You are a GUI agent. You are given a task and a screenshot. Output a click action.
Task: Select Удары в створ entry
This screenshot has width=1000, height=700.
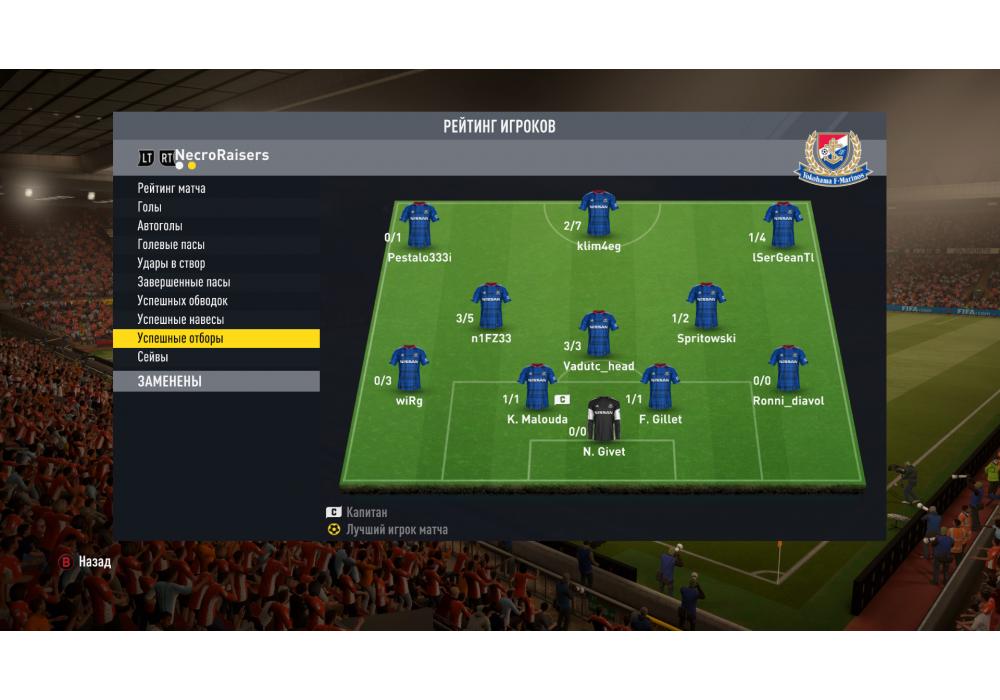pos(171,263)
